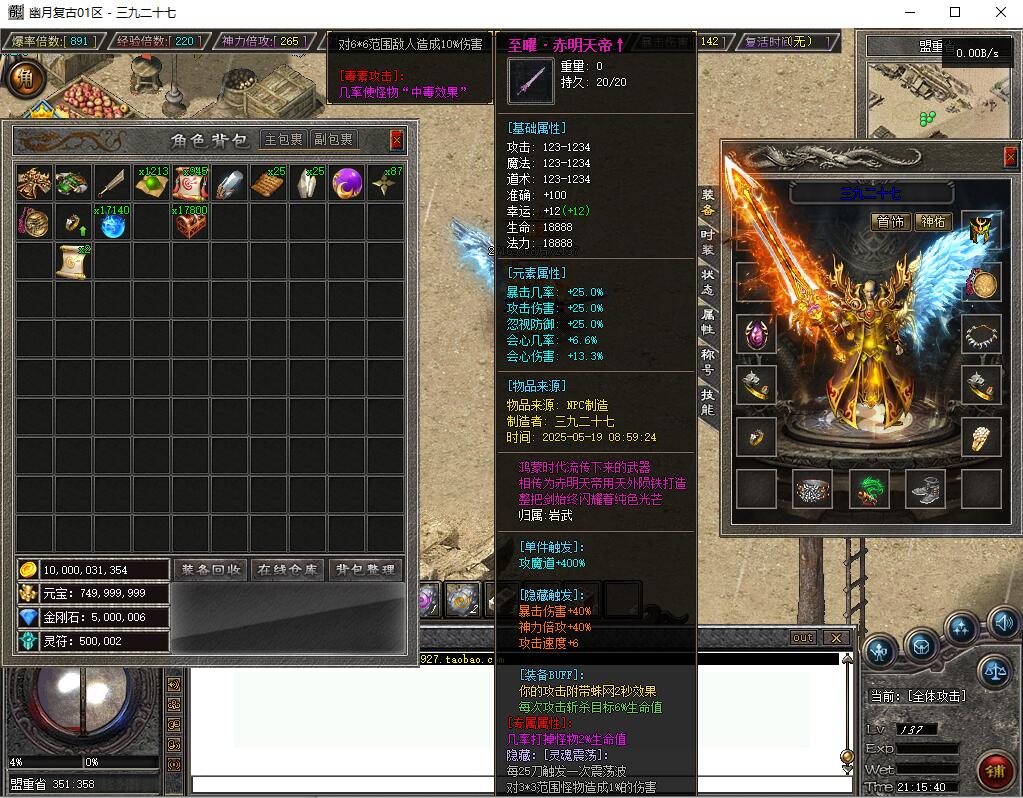Click the 装备回收 equipment recycle button

[x=210, y=570]
